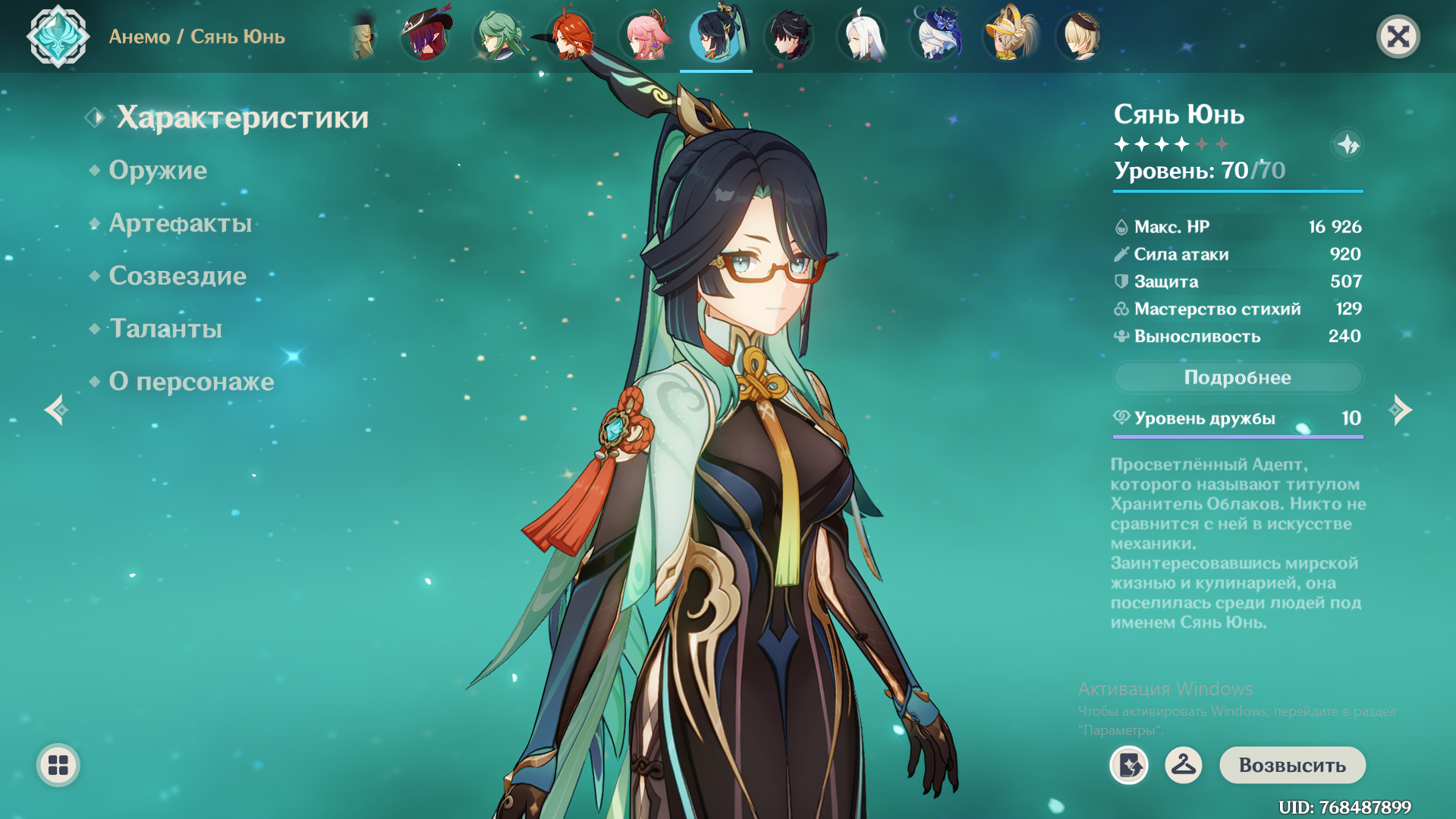Image resolution: width=1456 pixels, height=819 pixels.
Task: Open the profile-arrow icon next to the hanger
Action: point(1129,765)
